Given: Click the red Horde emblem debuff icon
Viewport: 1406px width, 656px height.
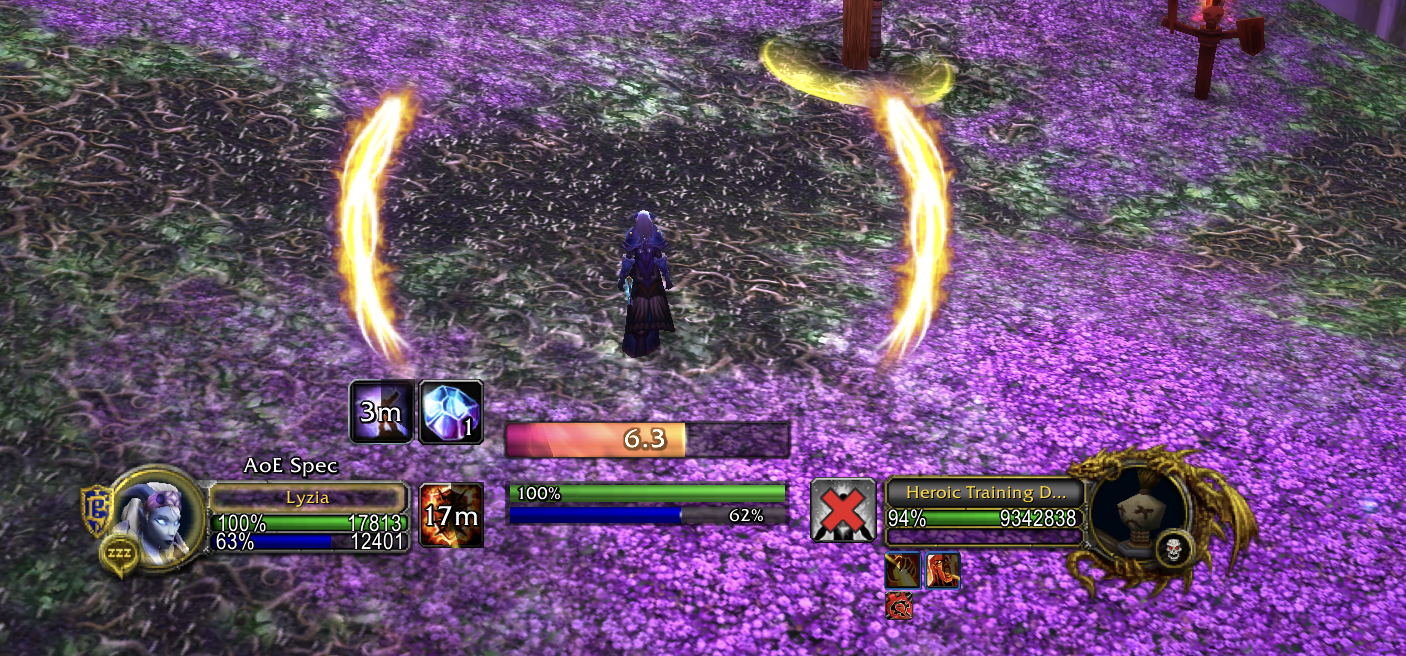Looking at the screenshot, I should (899, 604).
